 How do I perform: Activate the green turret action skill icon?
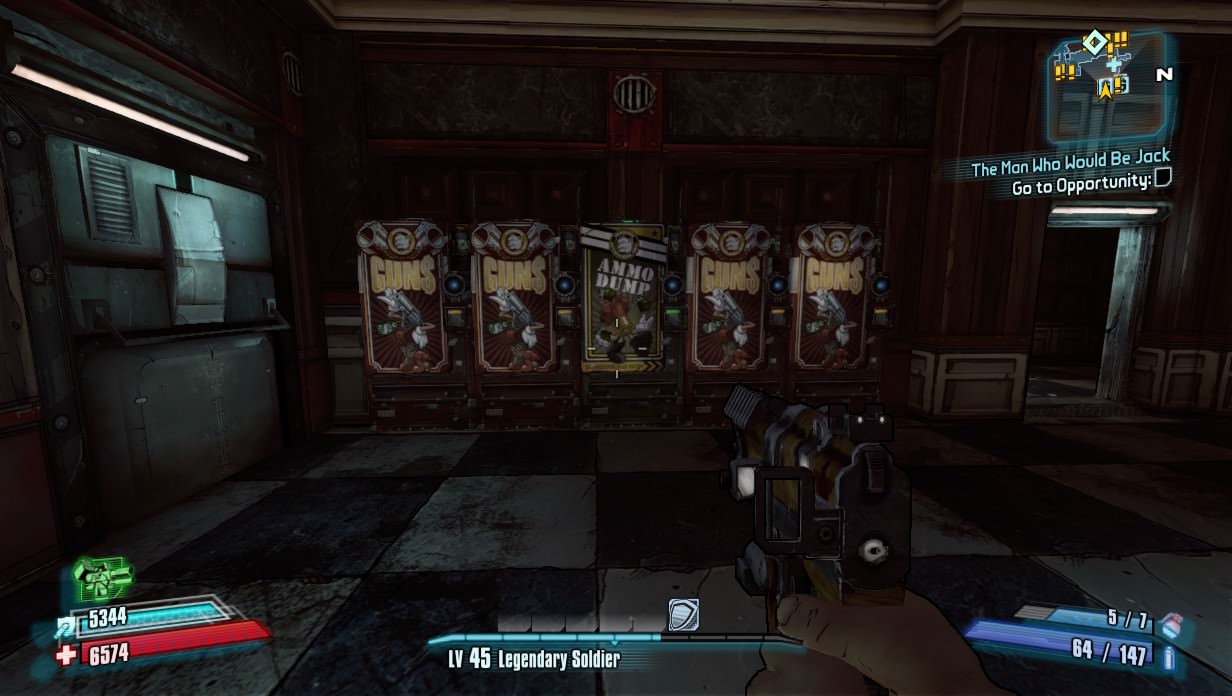[101, 576]
